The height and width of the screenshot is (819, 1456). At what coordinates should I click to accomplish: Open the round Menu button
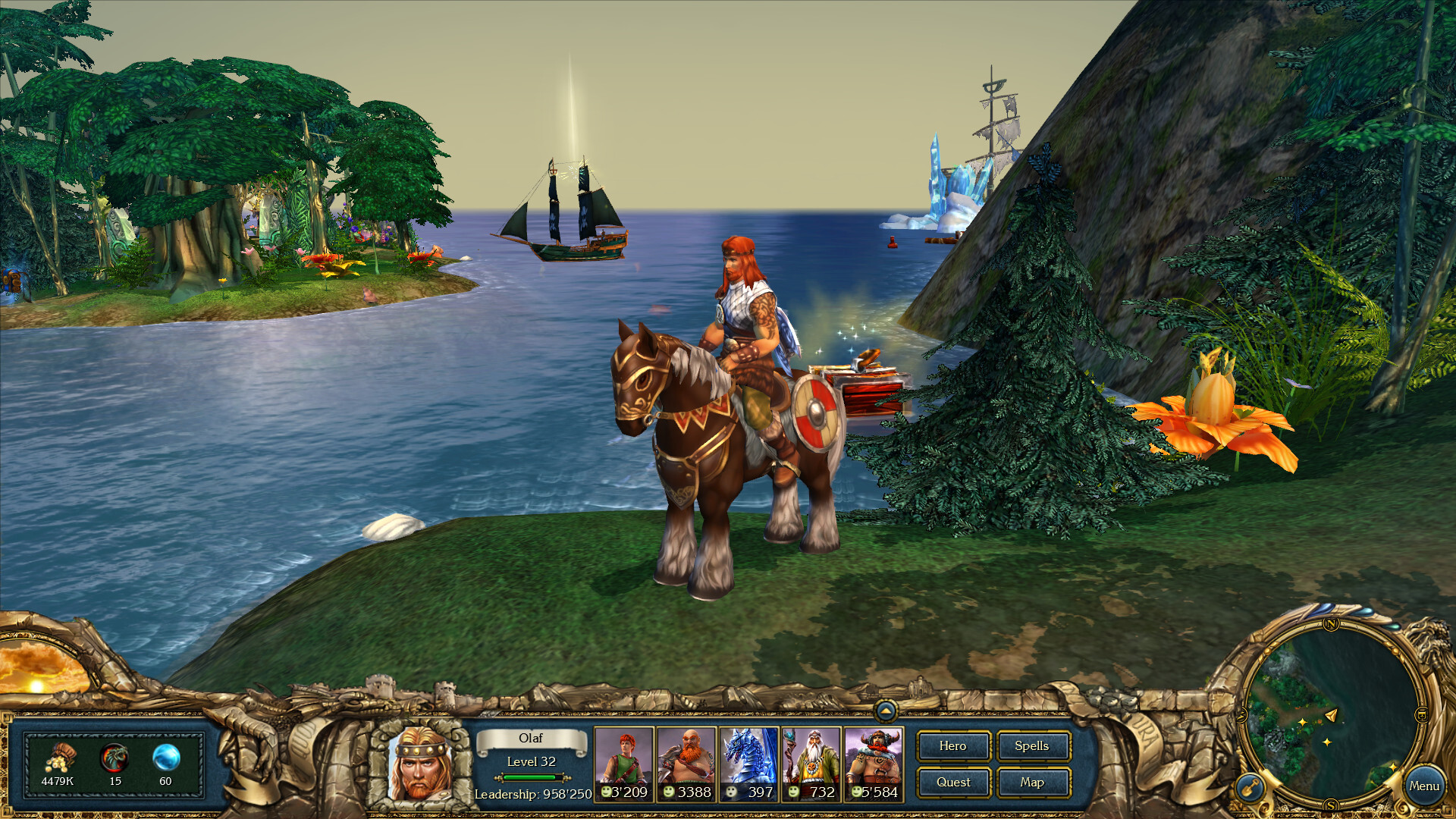[x=1423, y=786]
